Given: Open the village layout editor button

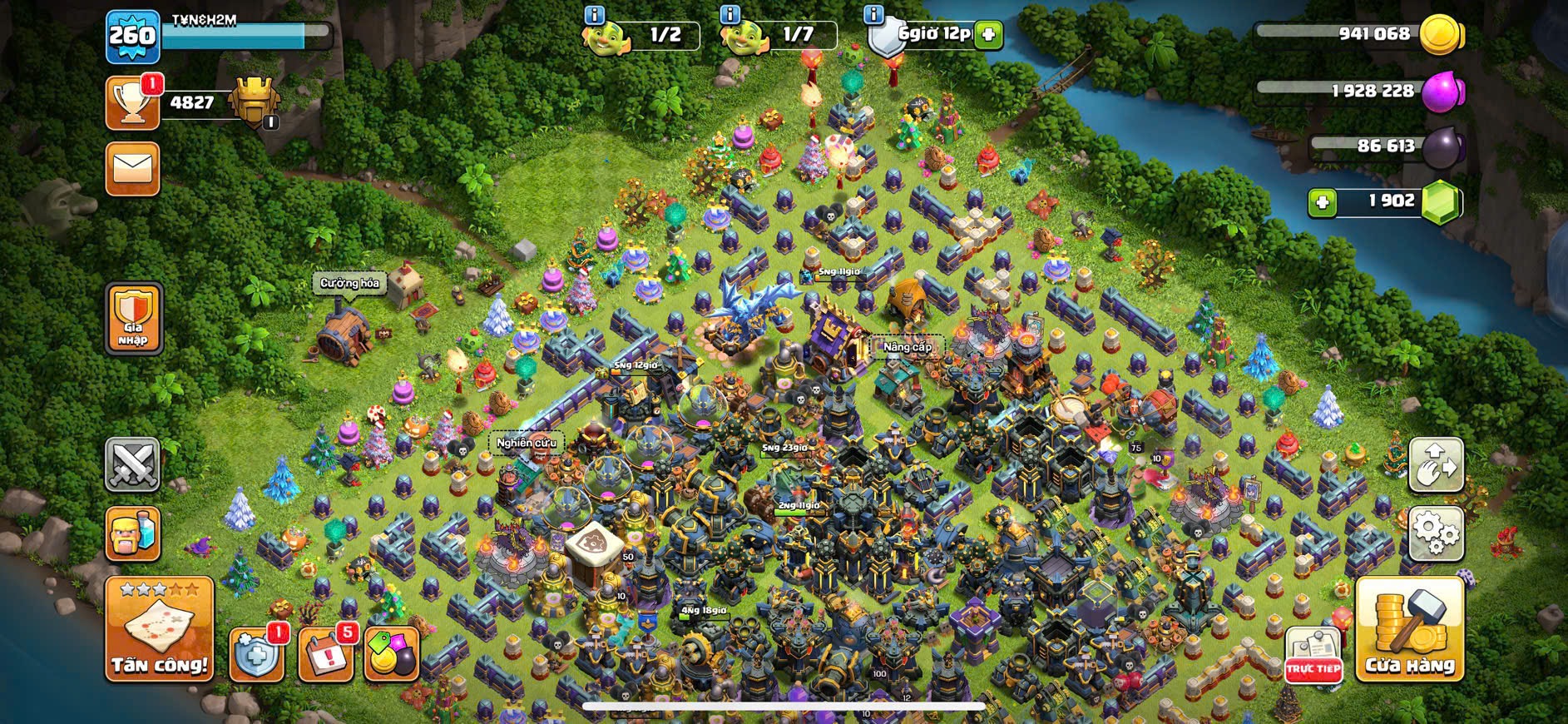Looking at the screenshot, I should click(x=1436, y=465).
